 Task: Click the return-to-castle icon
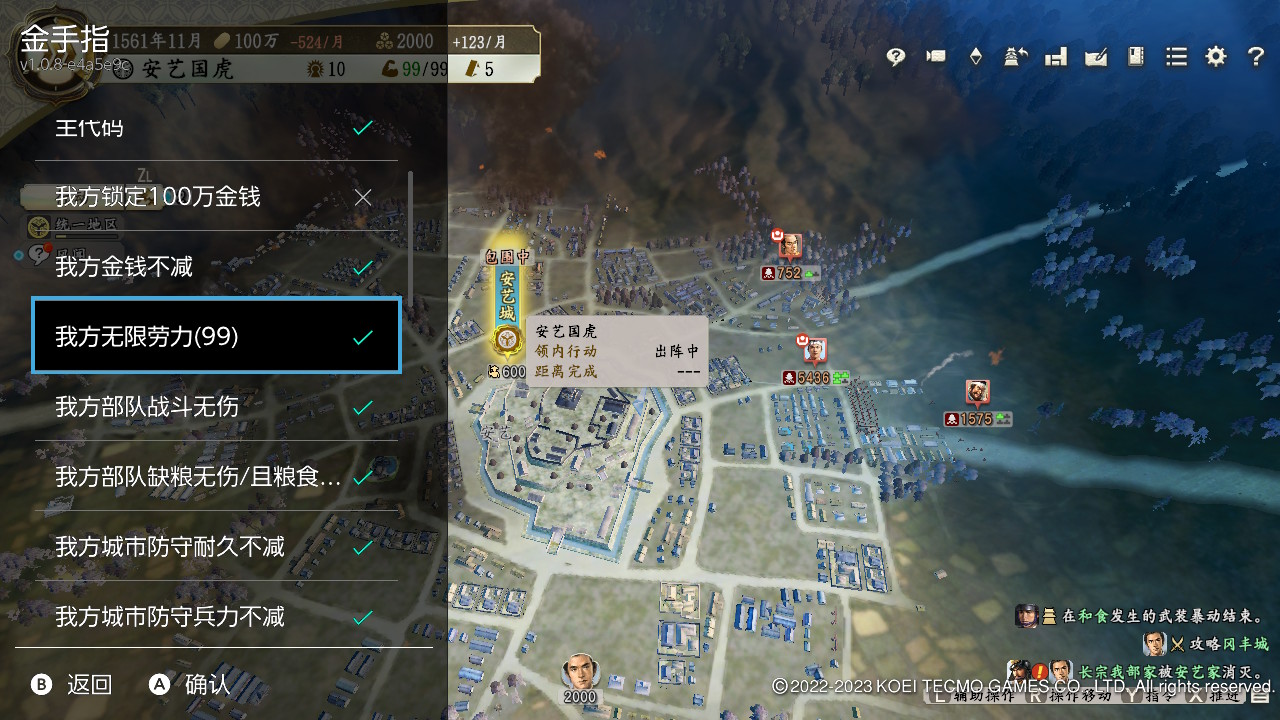point(1015,57)
